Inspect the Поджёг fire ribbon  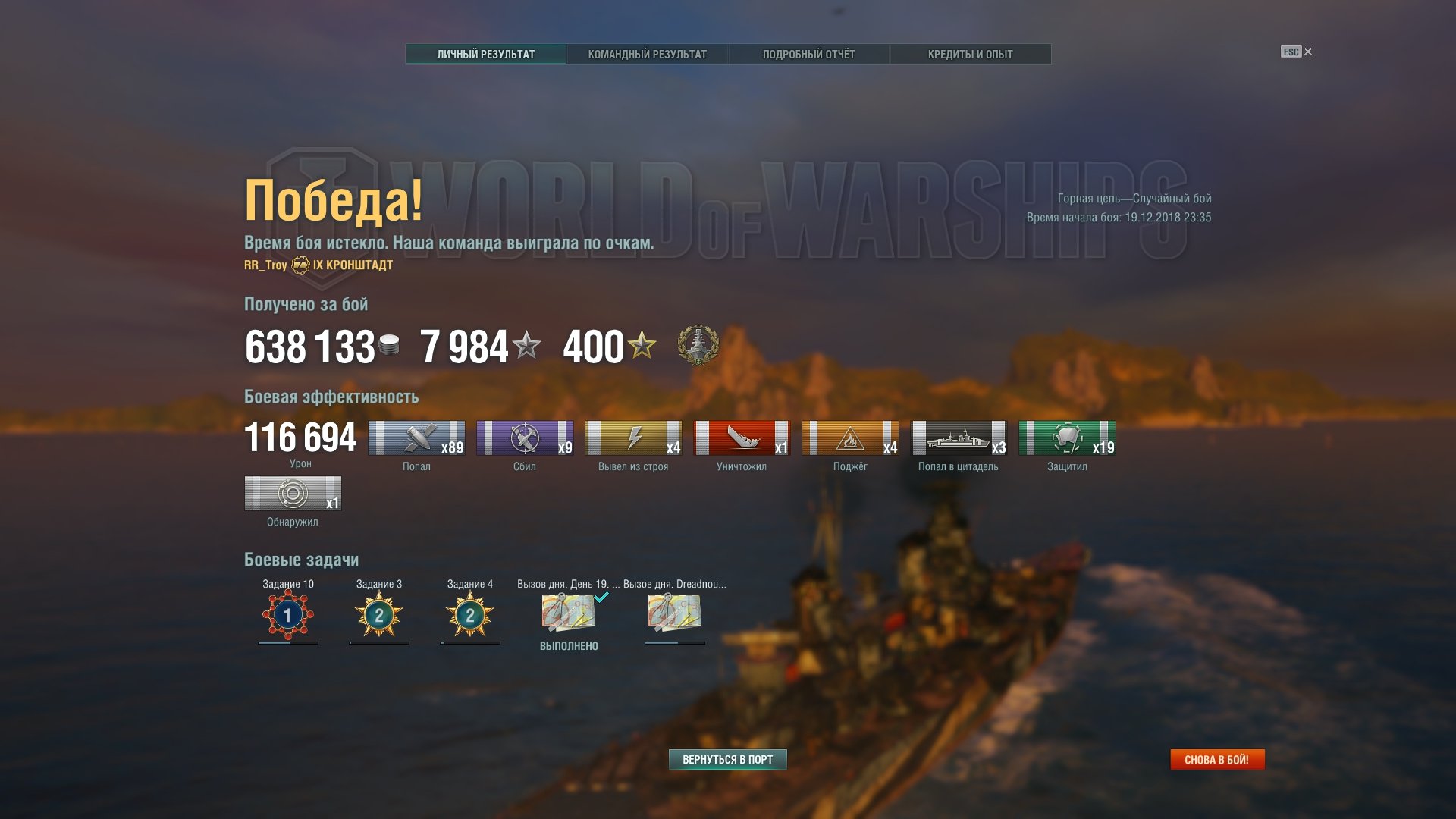point(850,438)
